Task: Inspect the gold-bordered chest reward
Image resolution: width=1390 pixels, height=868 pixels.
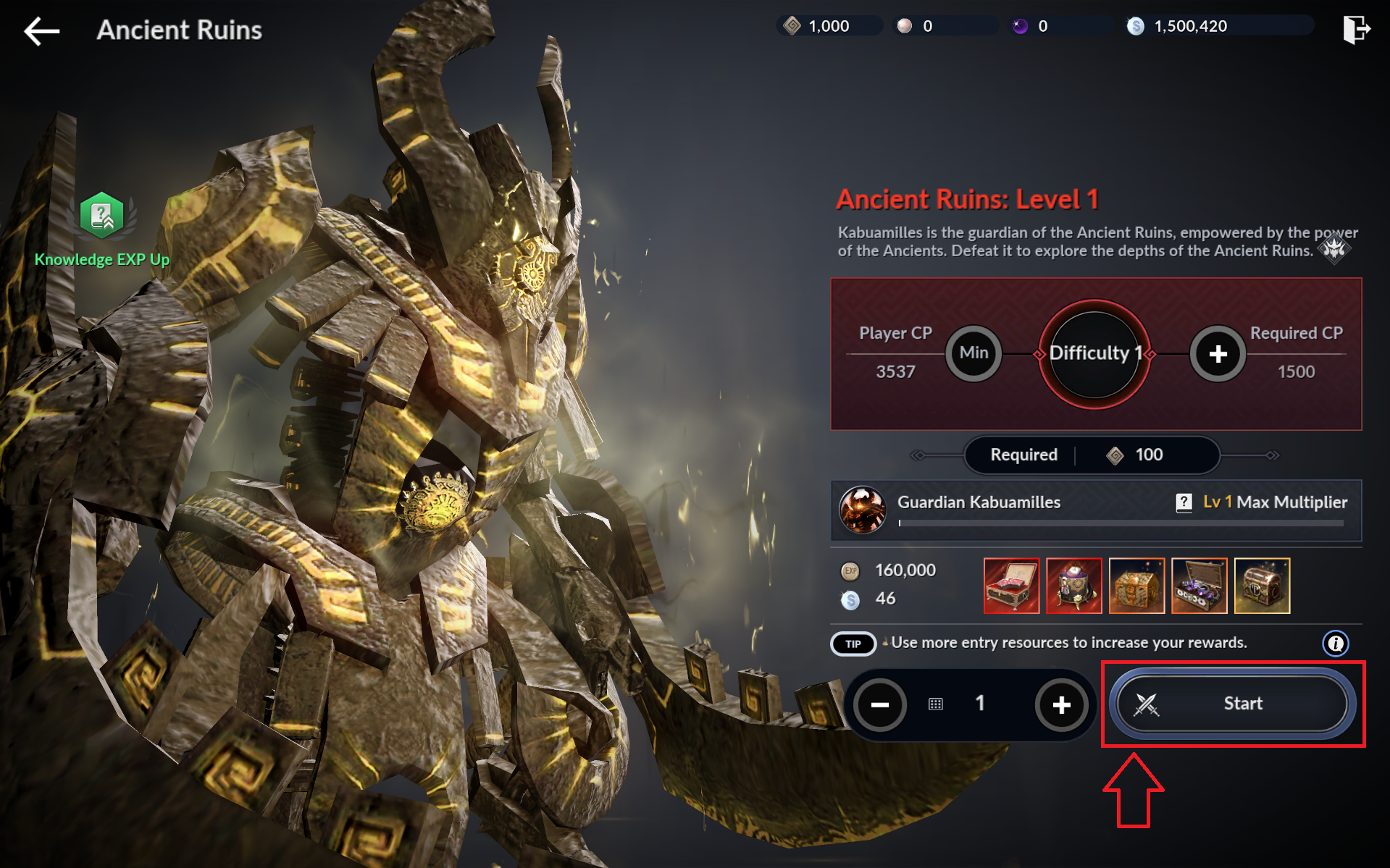Action: coord(1262,586)
